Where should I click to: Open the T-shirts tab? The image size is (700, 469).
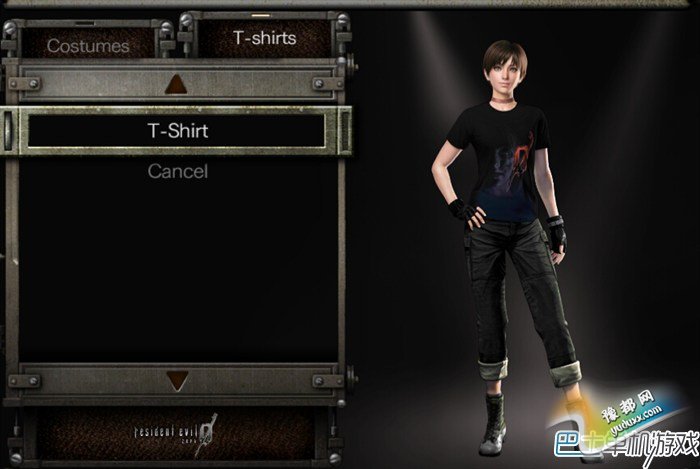coord(265,38)
